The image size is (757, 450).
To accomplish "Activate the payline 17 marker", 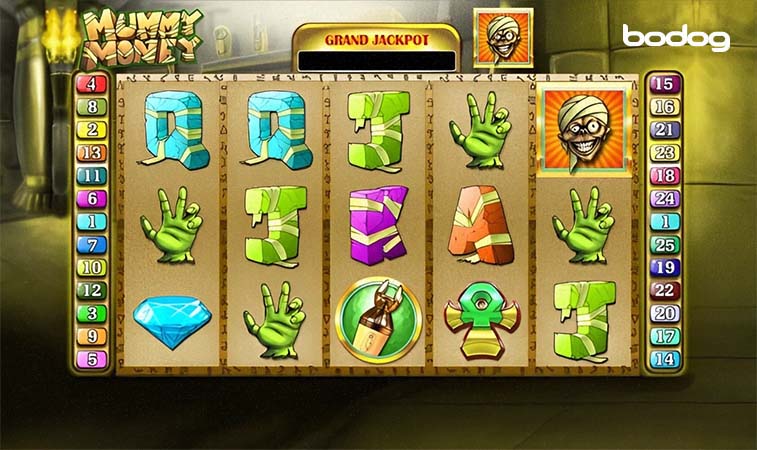I will click(x=665, y=337).
